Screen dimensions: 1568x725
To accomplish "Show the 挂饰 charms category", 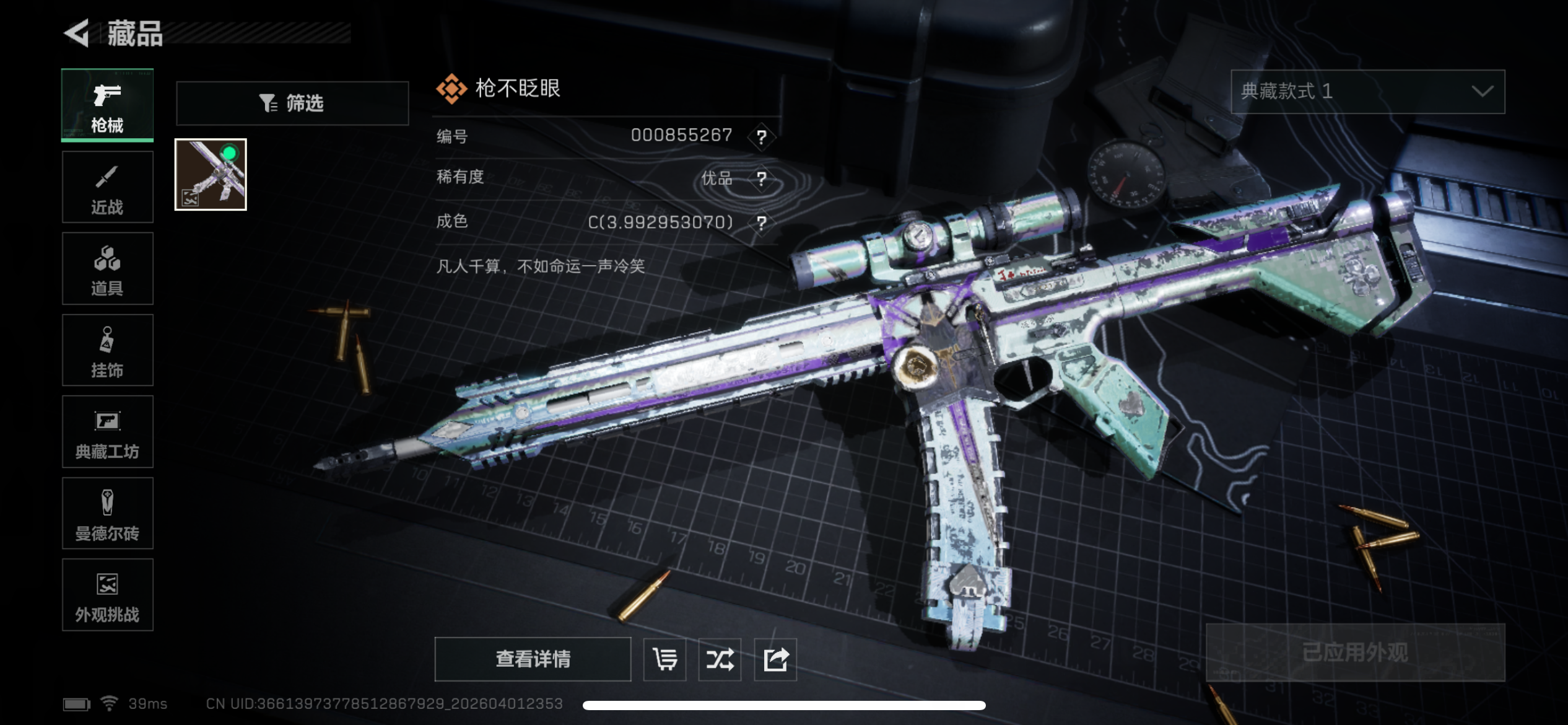I will 107,351.
